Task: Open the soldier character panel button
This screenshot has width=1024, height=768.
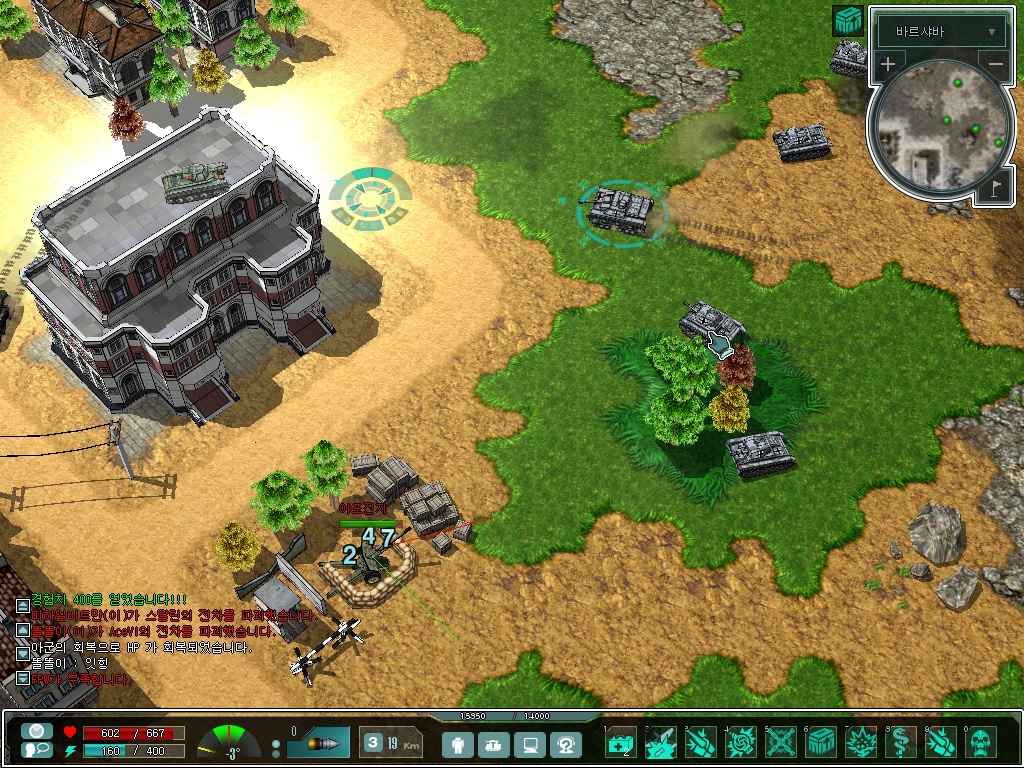Action: click(459, 744)
